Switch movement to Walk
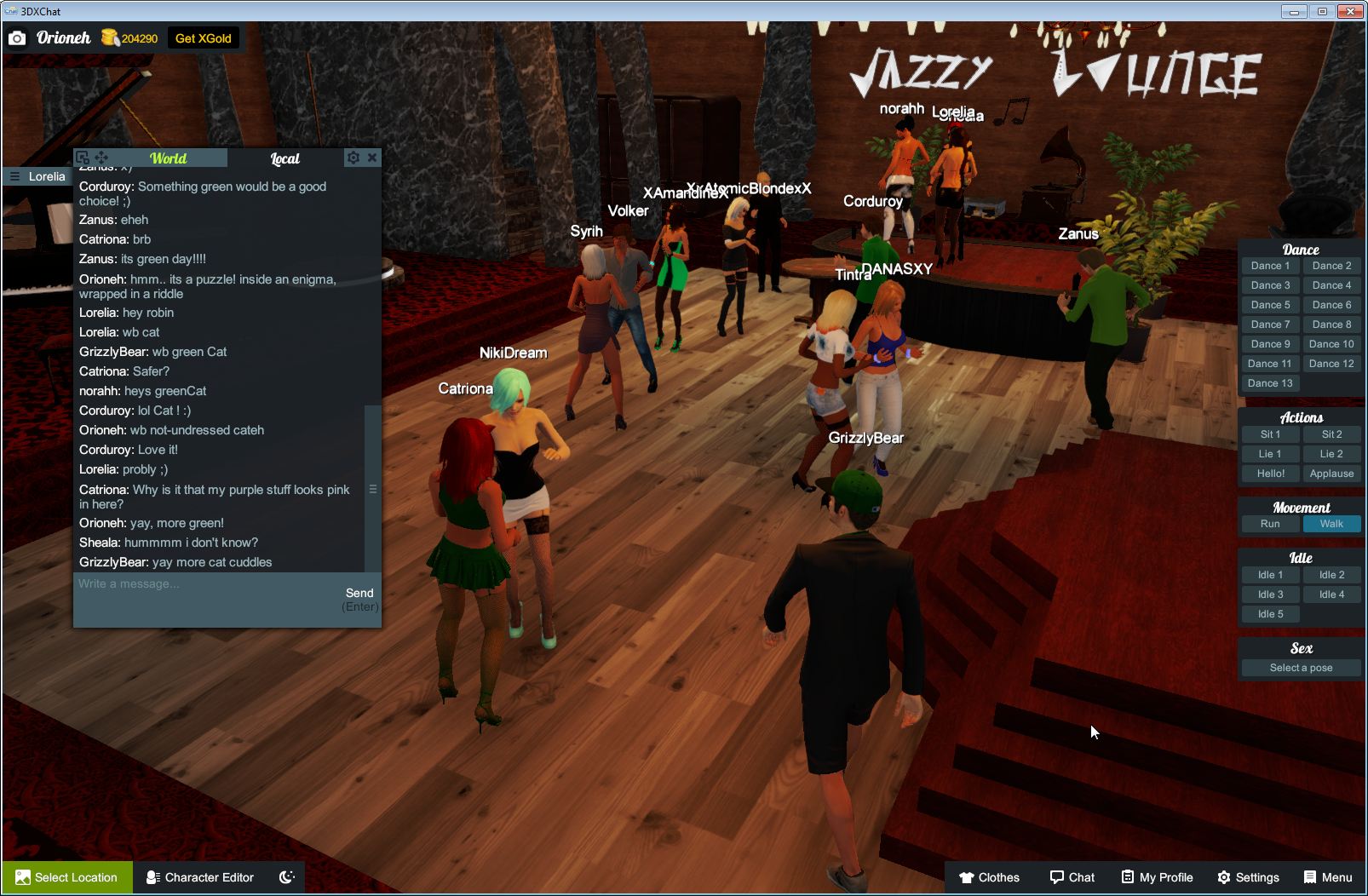Screen dimensions: 1368x896 click(1331, 524)
